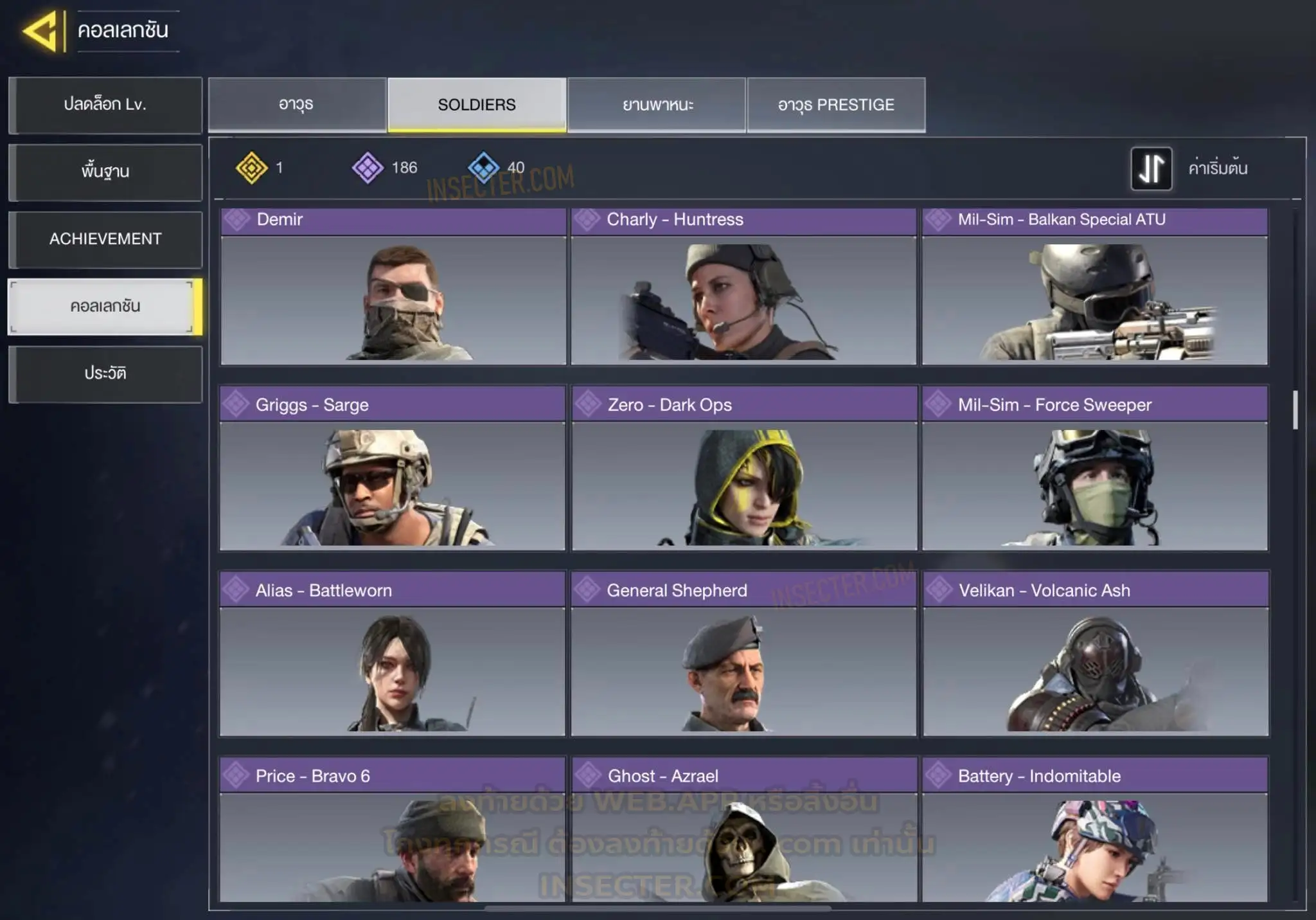The width and height of the screenshot is (1316, 920).
Task: Select the Ghost - Azrael soldier
Action: (x=744, y=830)
